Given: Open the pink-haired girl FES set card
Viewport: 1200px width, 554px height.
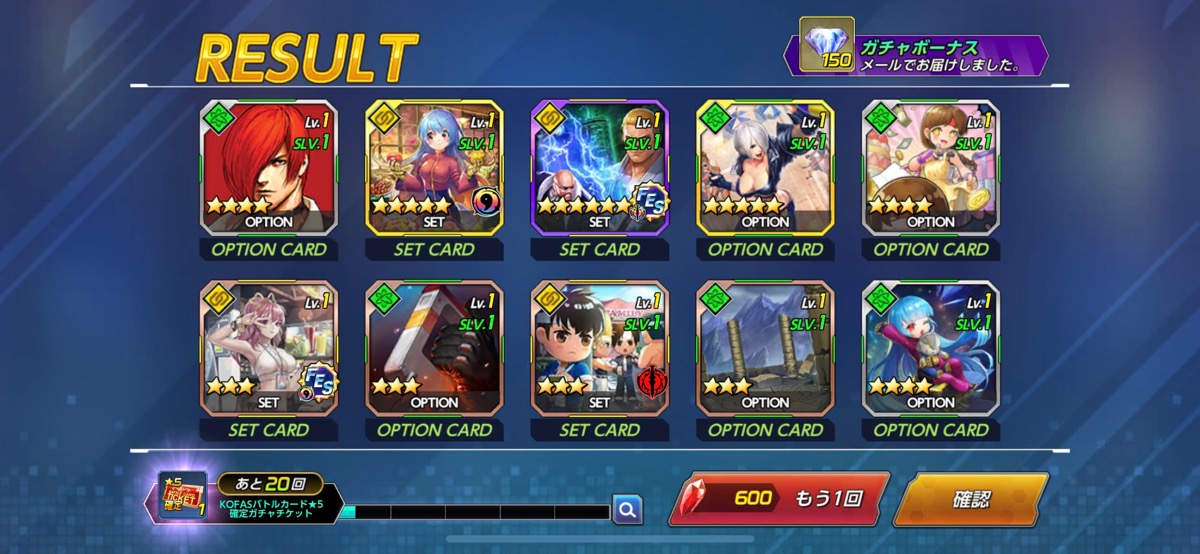Looking at the screenshot, I should coord(269,348).
